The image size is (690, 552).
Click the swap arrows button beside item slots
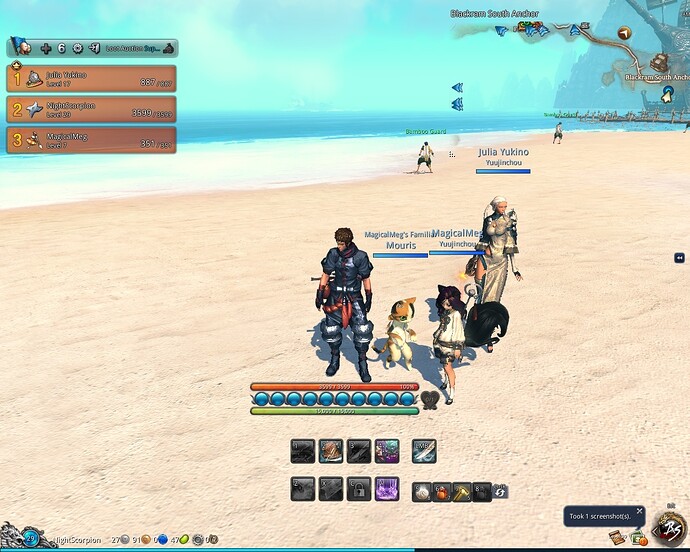(499, 491)
